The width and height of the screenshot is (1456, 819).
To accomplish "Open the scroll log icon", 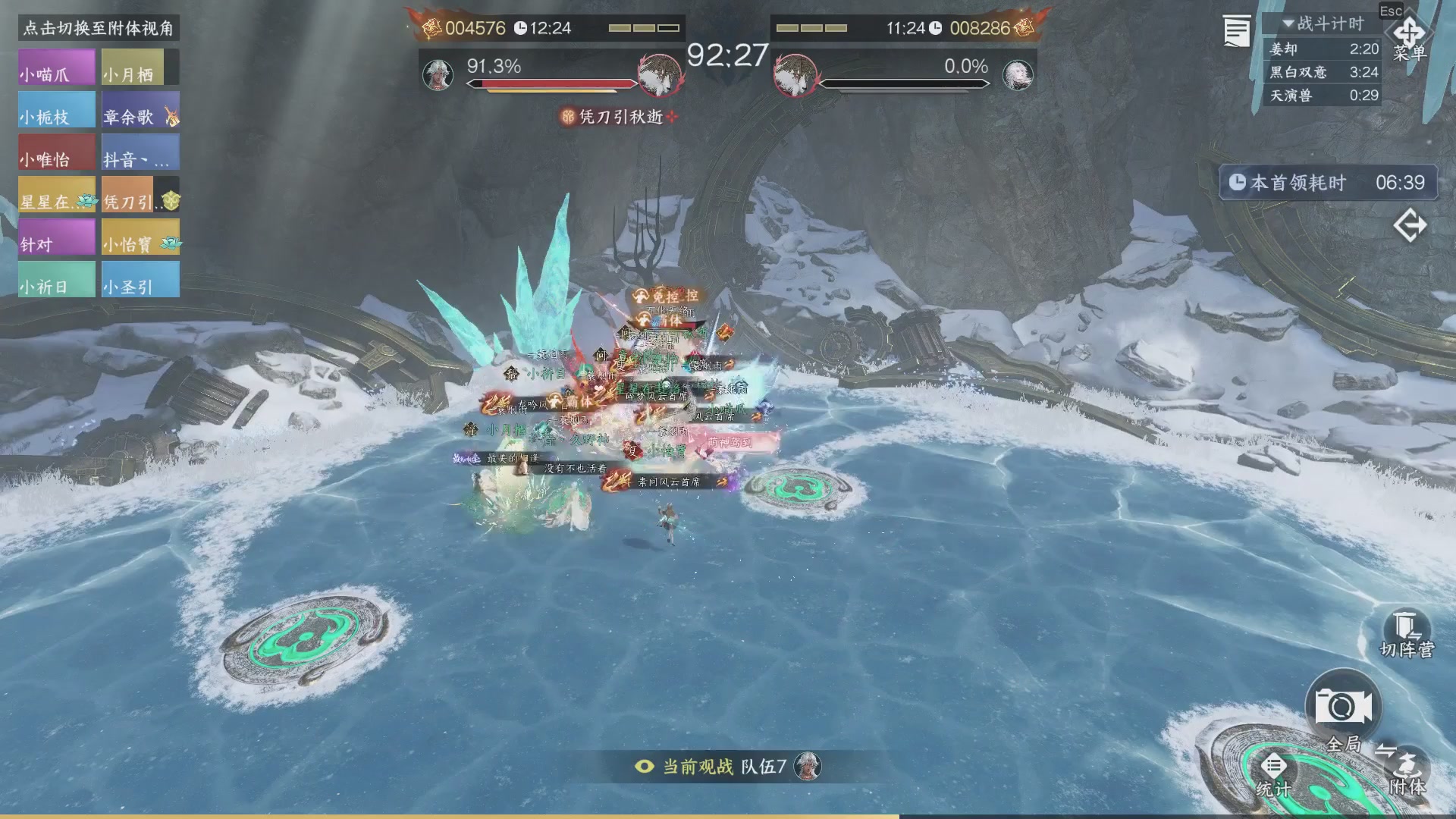I will 1237,32.
